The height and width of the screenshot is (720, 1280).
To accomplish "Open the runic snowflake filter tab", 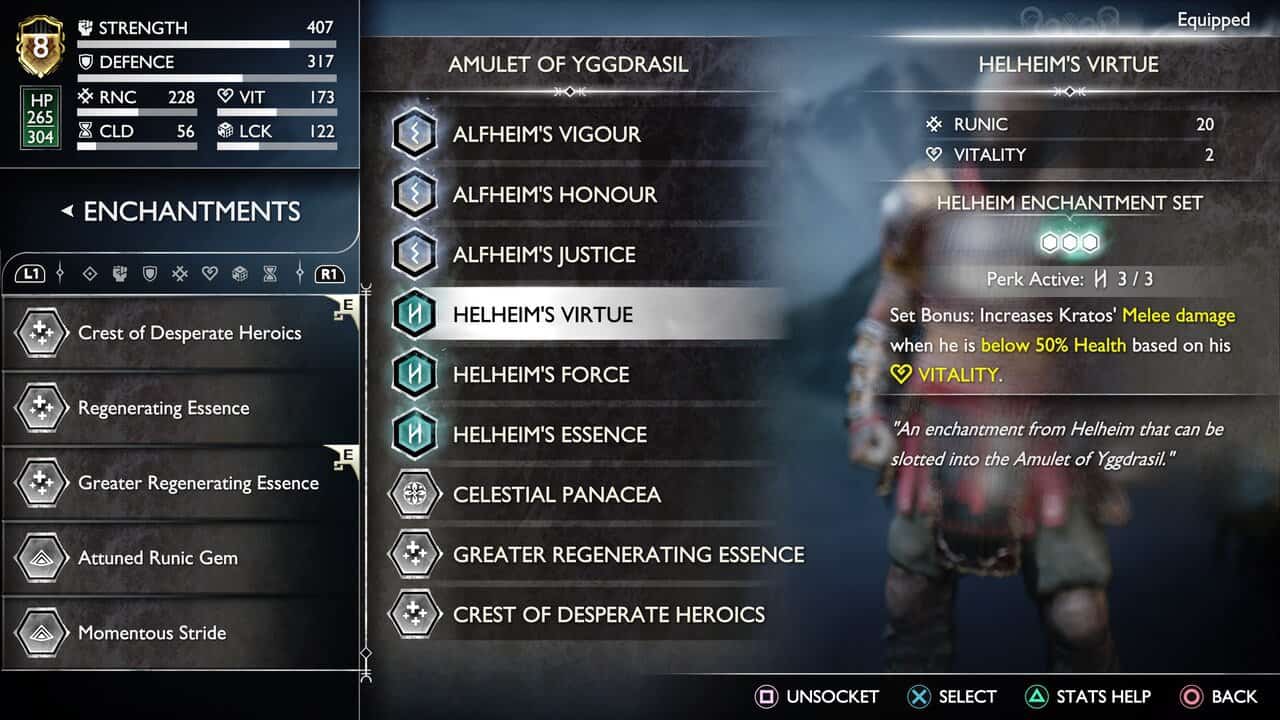I will (x=180, y=273).
